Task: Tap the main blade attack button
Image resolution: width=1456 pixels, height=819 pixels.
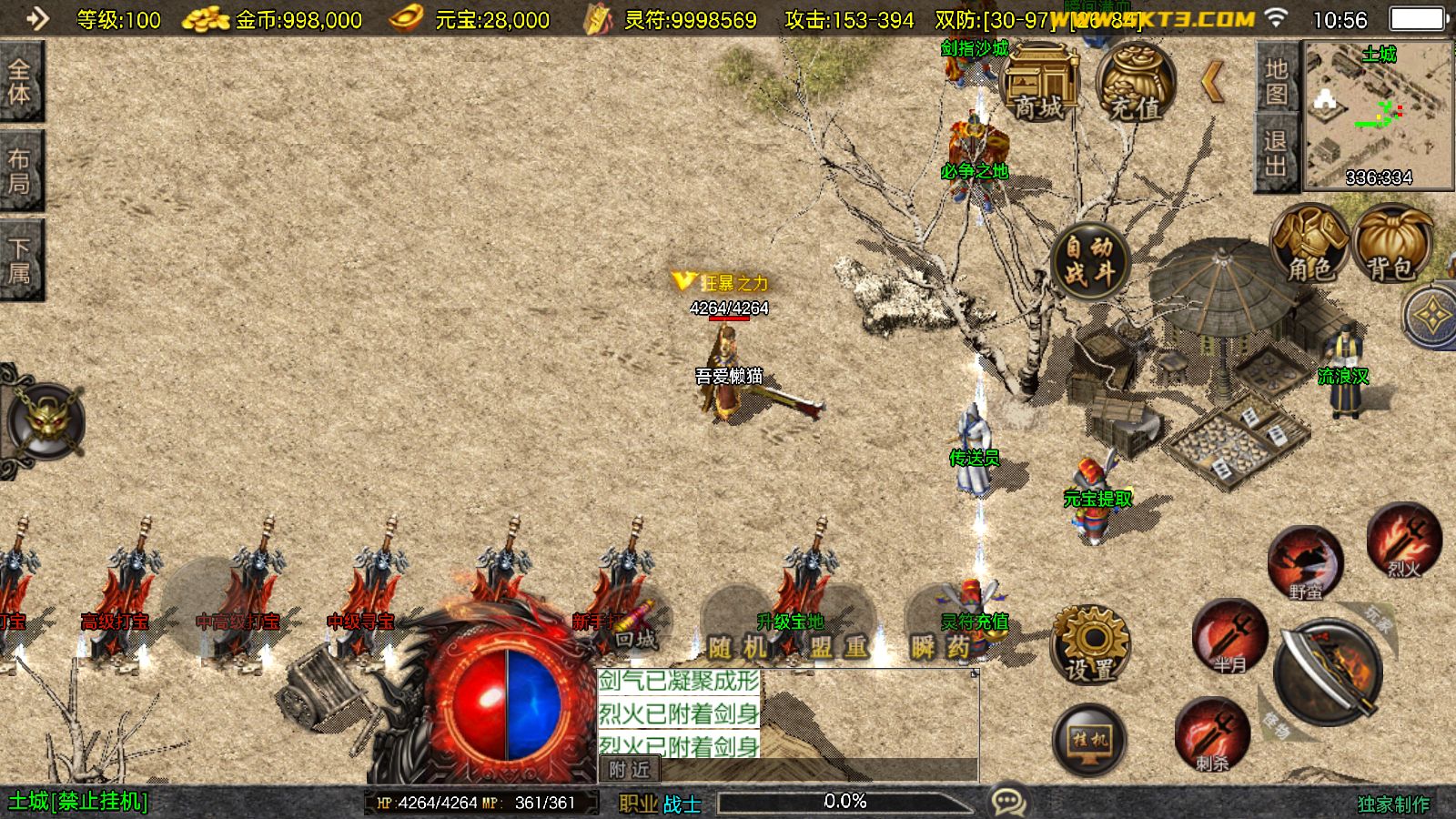Action: coord(1328,673)
